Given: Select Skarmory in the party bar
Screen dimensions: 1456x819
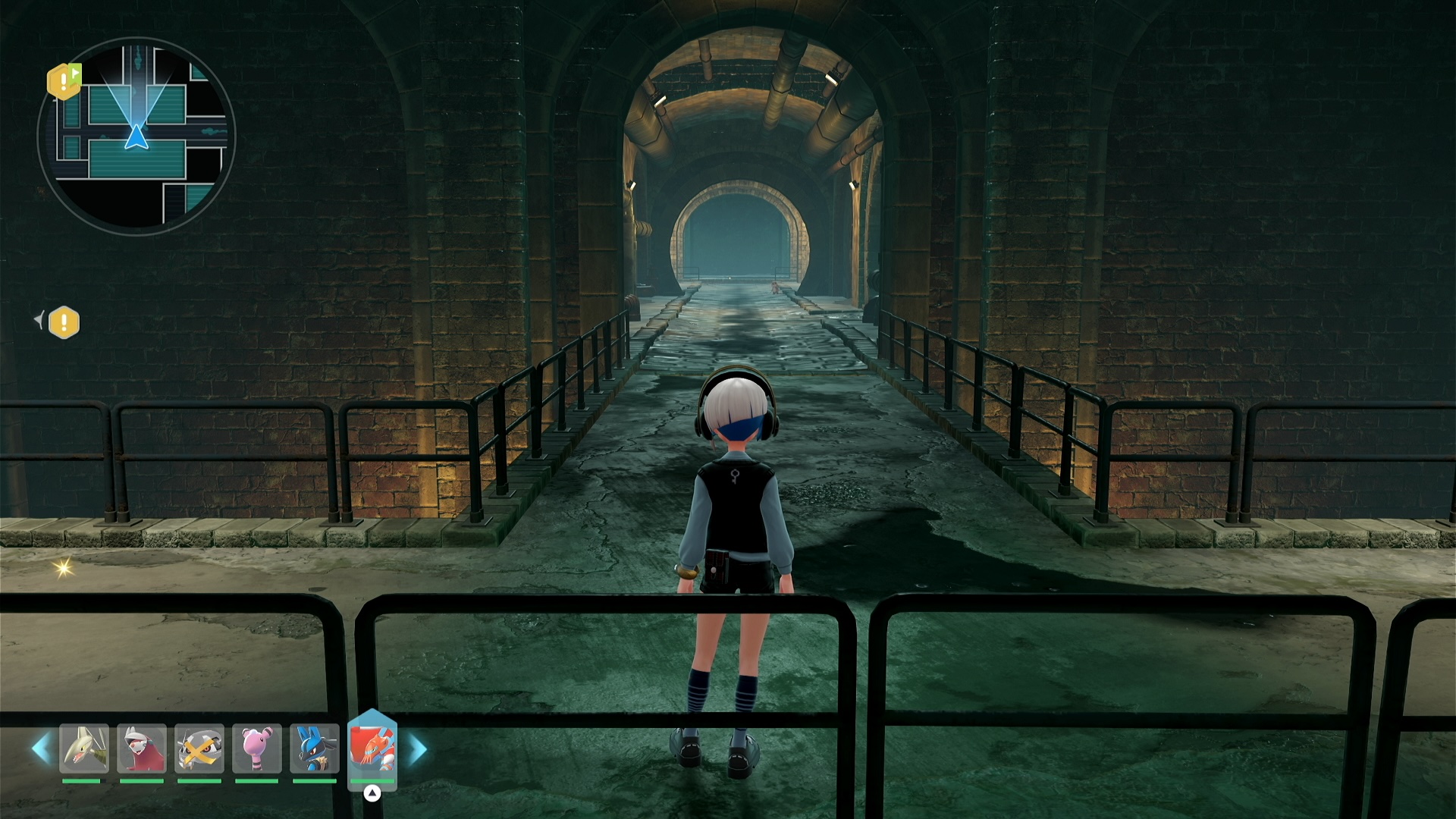Looking at the screenshot, I should (84, 748).
